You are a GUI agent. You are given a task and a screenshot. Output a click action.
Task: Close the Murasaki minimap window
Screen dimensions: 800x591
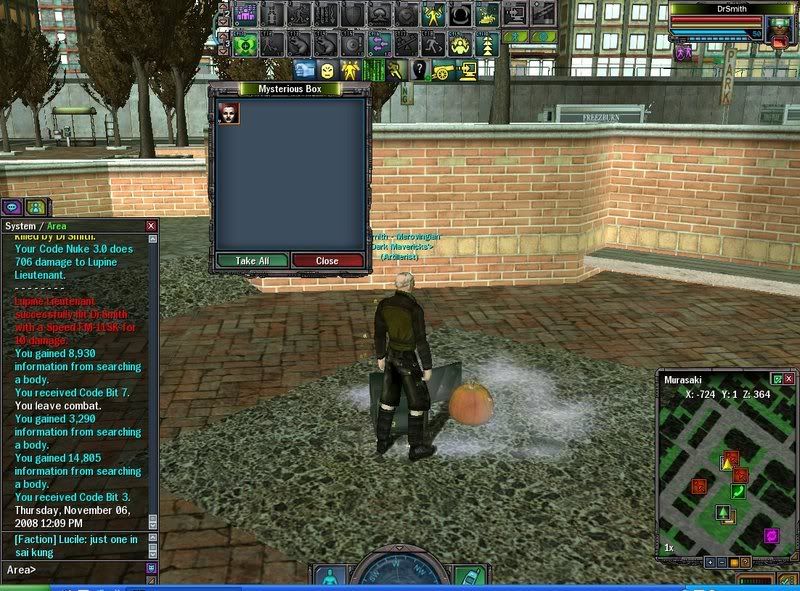(x=789, y=379)
